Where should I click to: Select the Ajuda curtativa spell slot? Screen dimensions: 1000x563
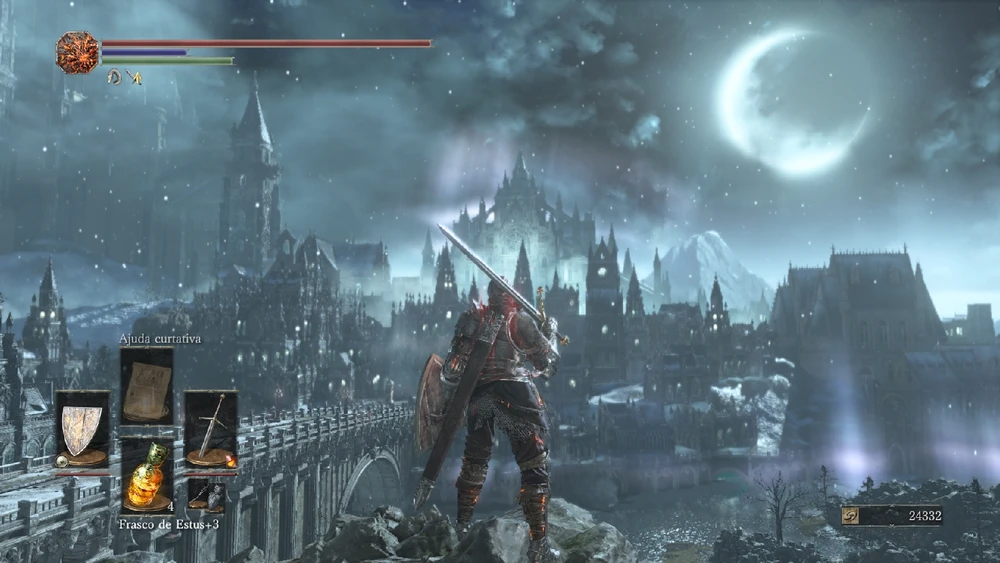146,387
